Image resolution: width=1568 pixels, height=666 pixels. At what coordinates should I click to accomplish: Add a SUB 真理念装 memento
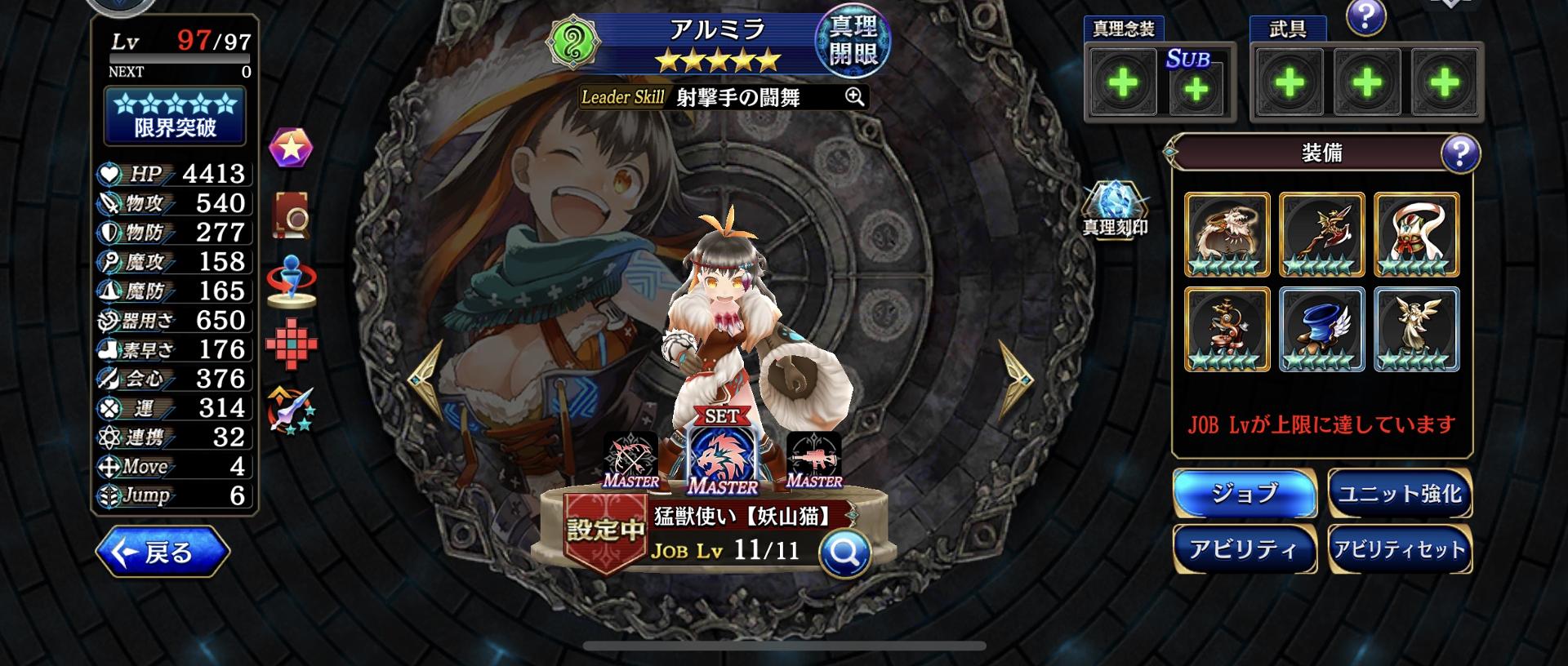coord(1196,88)
